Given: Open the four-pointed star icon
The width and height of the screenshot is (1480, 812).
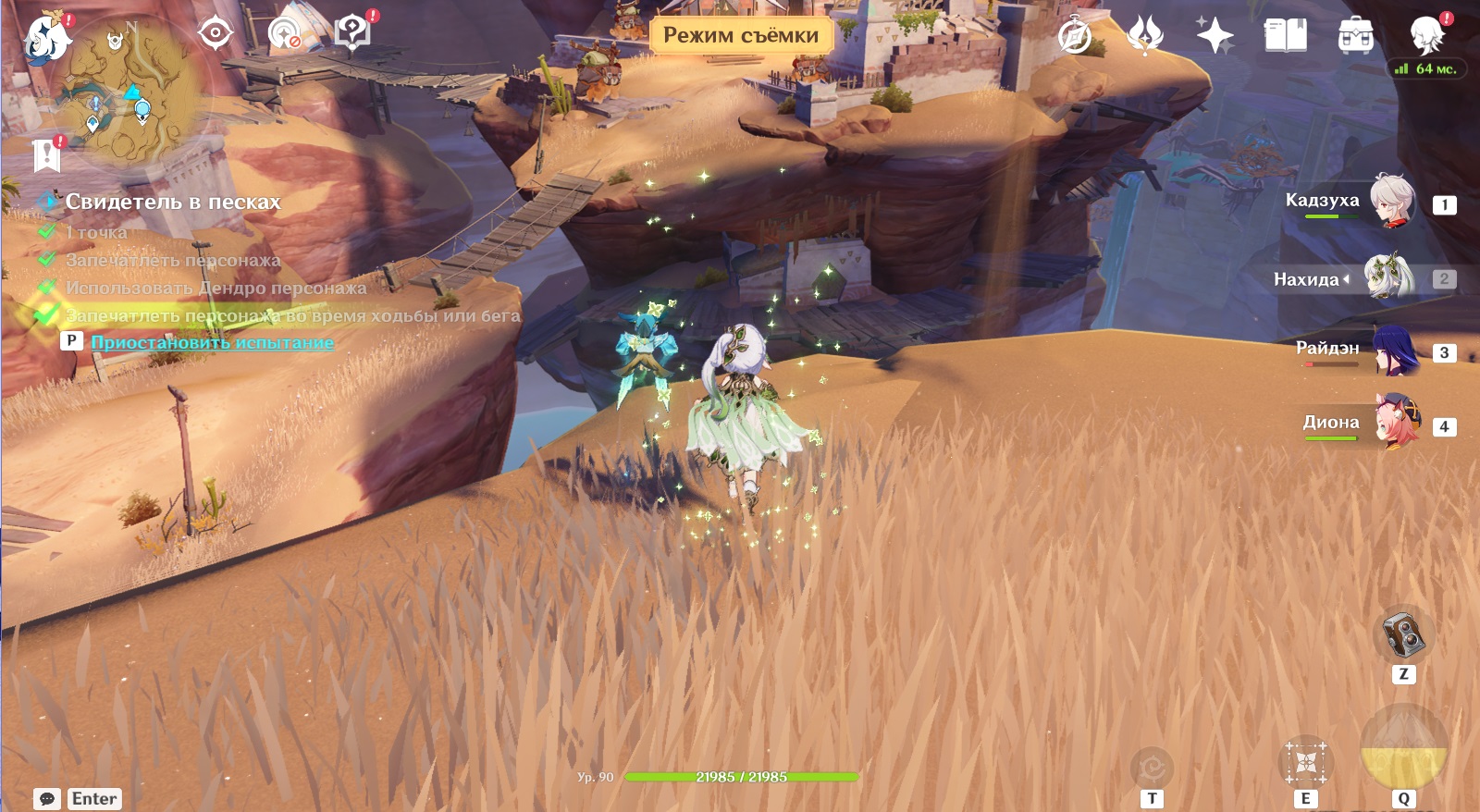Looking at the screenshot, I should 1215,37.
